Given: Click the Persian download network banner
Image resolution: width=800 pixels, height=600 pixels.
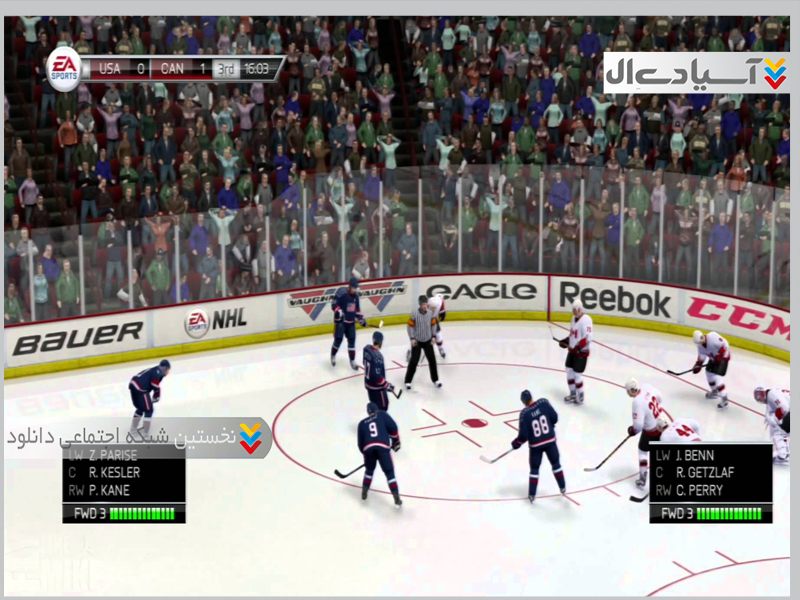Looking at the screenshot, I should click(138, 438).
